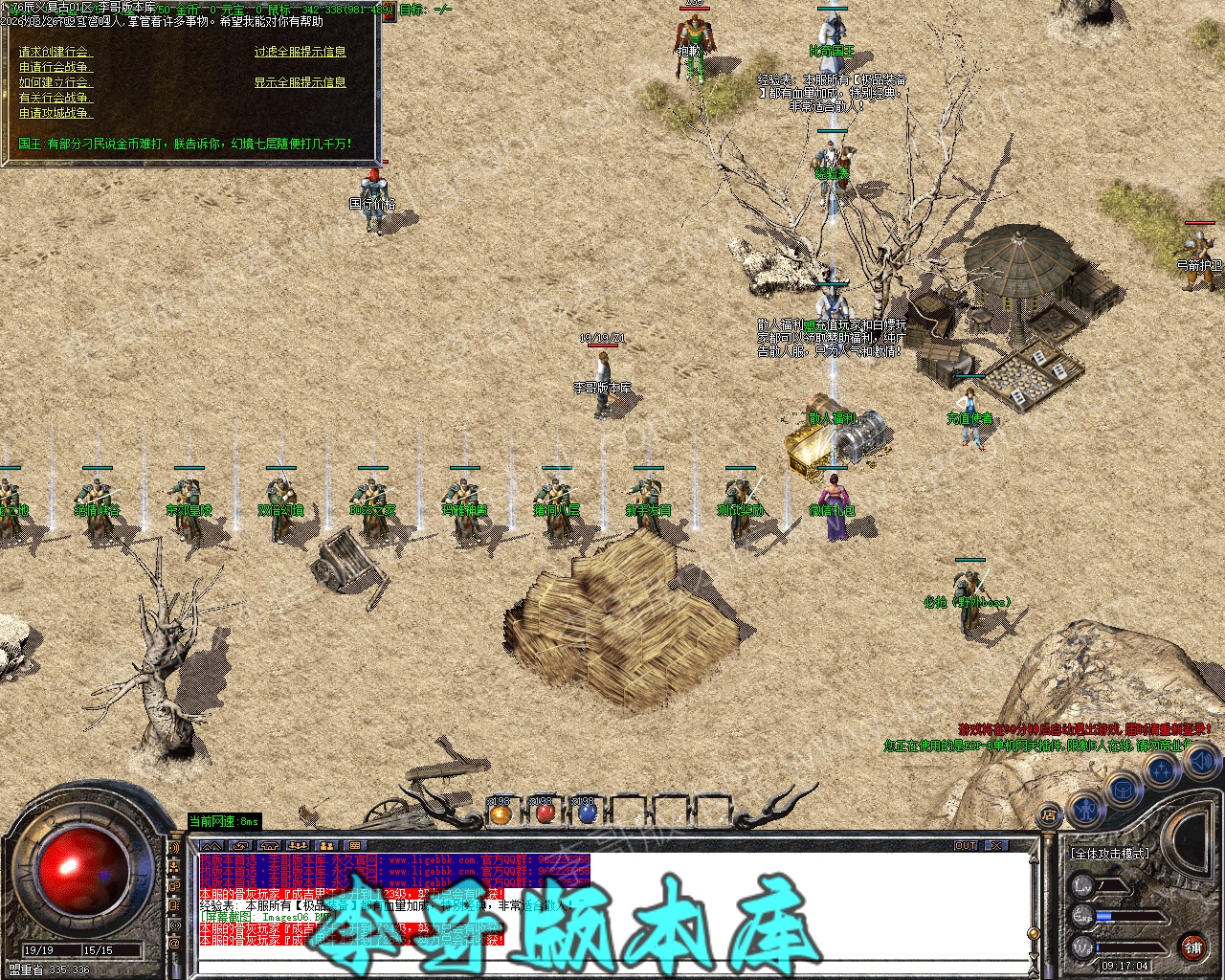Use the blue potion in the hotbar
Screen dimensions: 1225x980
coord(588,813)
